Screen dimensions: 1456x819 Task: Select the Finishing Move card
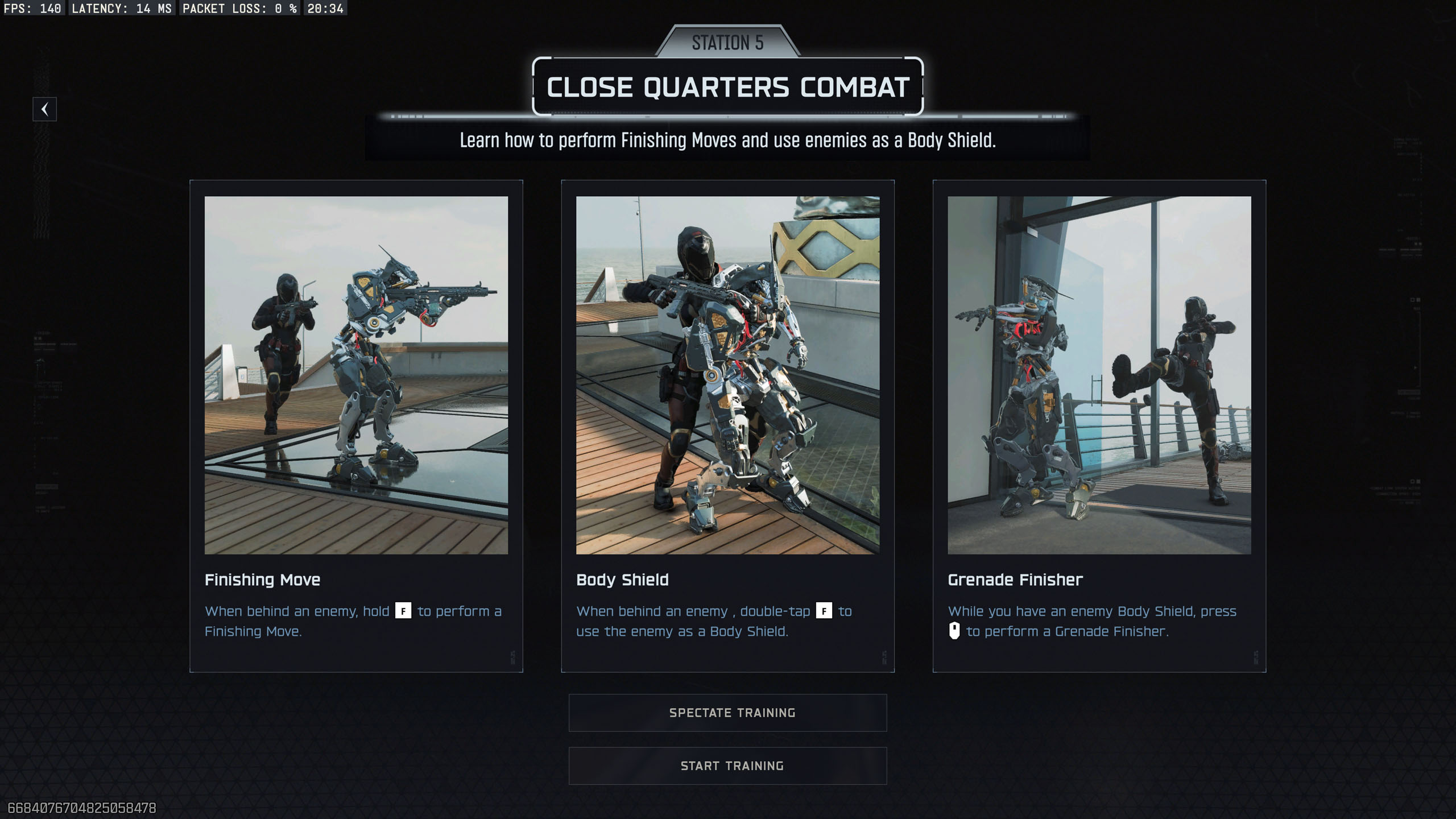[x=356, y=425]
